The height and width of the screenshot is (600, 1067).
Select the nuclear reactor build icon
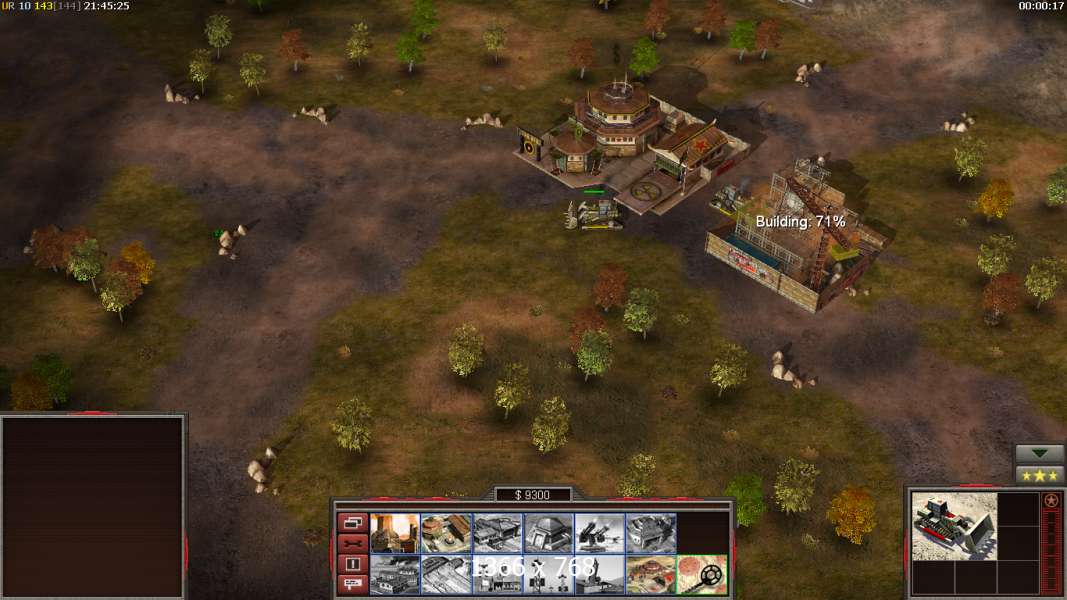pos(395,533)
